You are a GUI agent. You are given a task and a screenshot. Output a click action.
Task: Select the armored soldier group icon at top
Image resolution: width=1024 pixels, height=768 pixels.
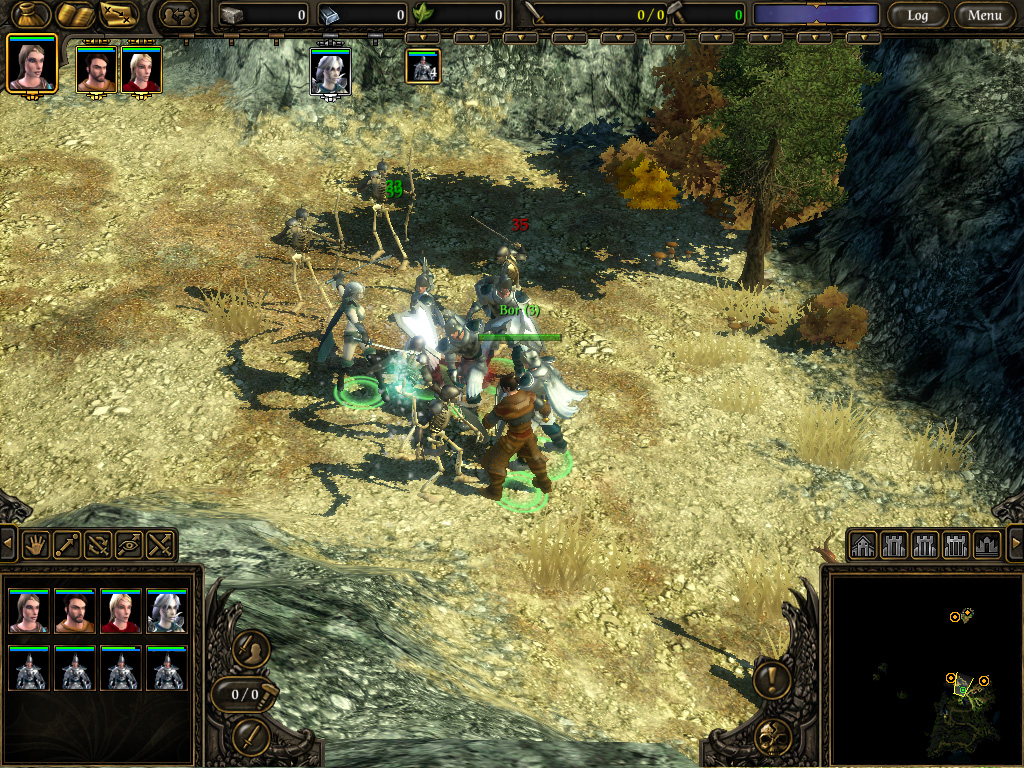tap(423, 67)
